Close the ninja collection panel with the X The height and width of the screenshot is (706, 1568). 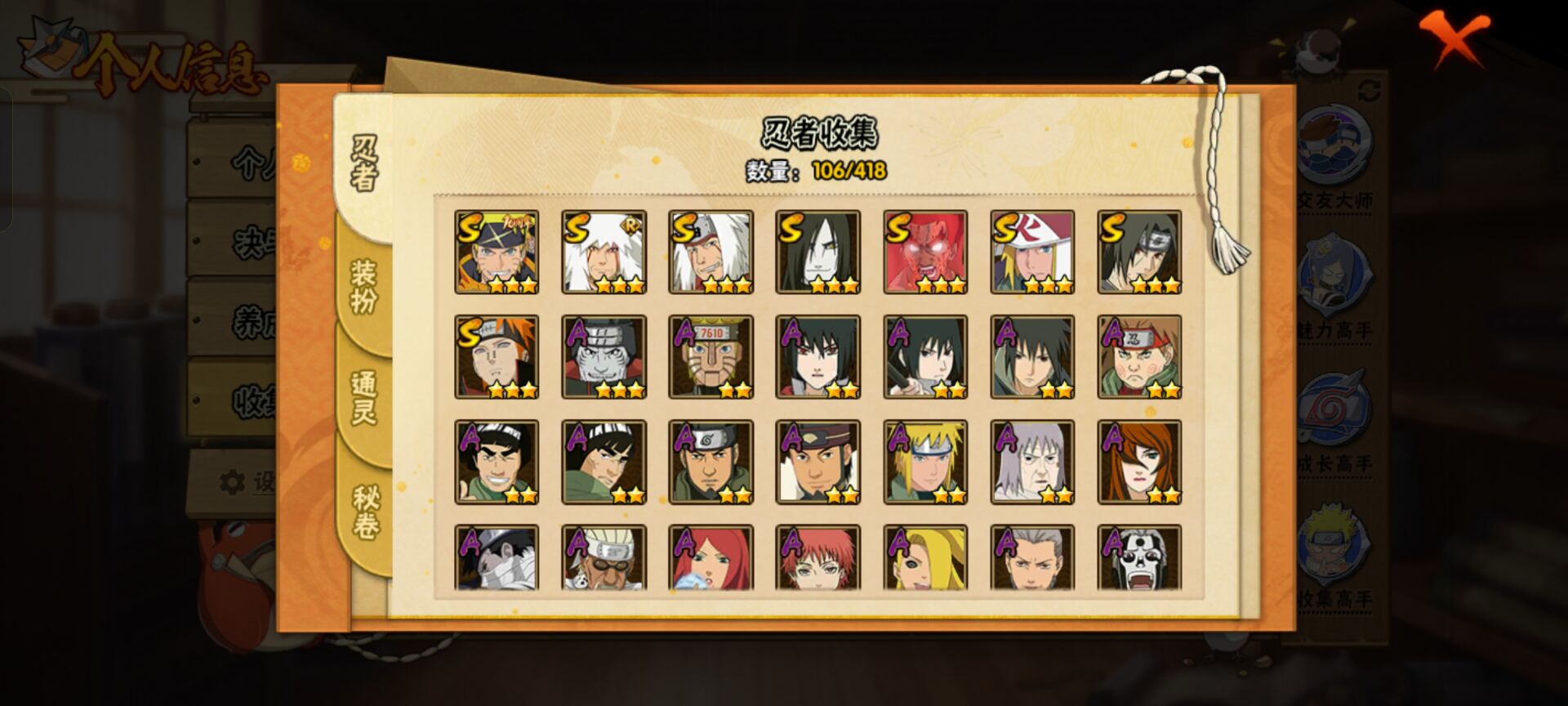coord(1454,37)
